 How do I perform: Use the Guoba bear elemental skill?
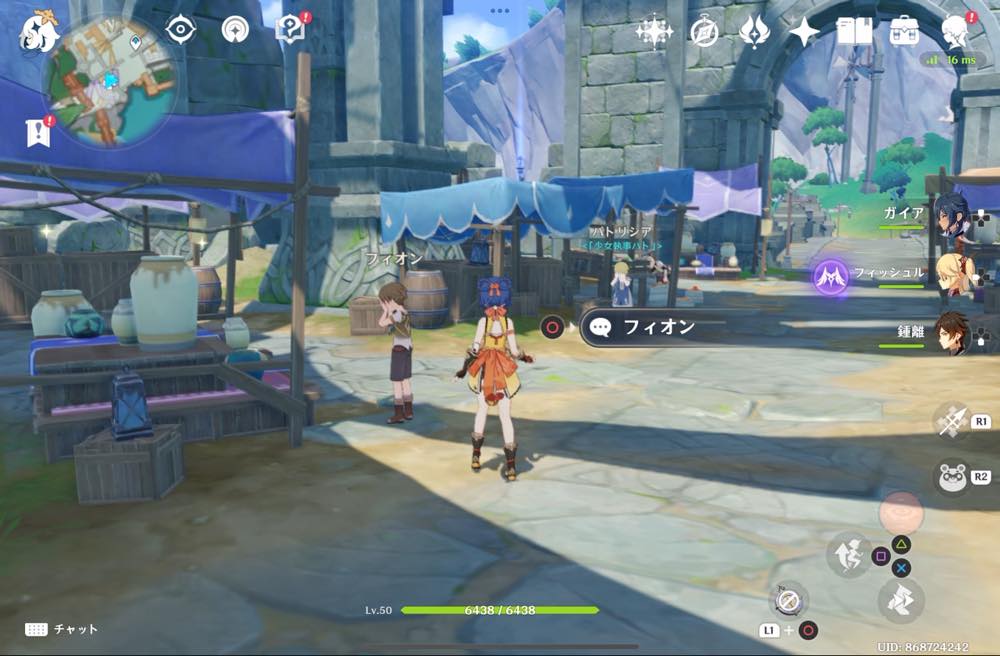click(952, 477)
